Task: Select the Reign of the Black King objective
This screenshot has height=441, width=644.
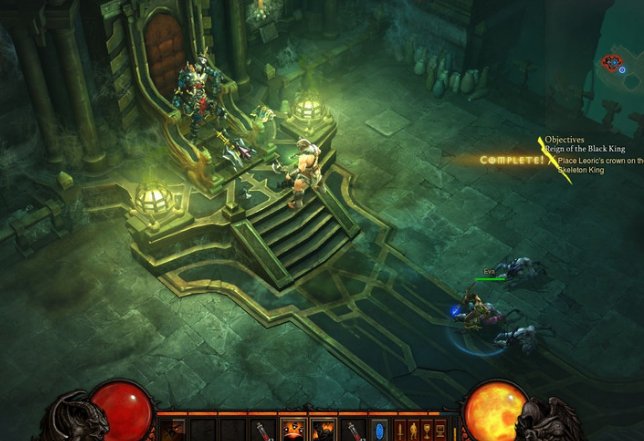Action: point(580,150)
